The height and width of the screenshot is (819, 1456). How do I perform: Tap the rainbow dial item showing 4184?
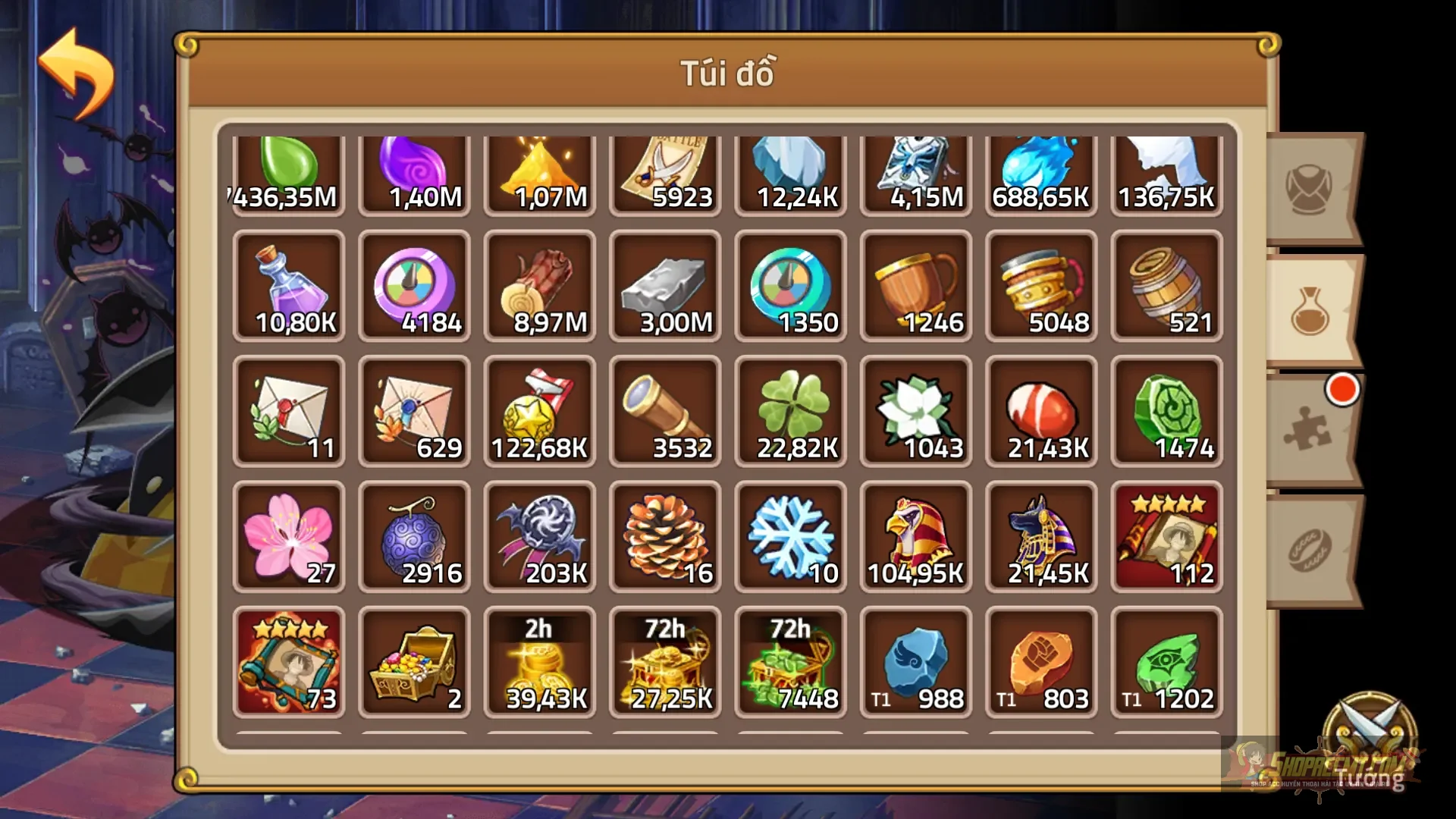pos(413,287)
